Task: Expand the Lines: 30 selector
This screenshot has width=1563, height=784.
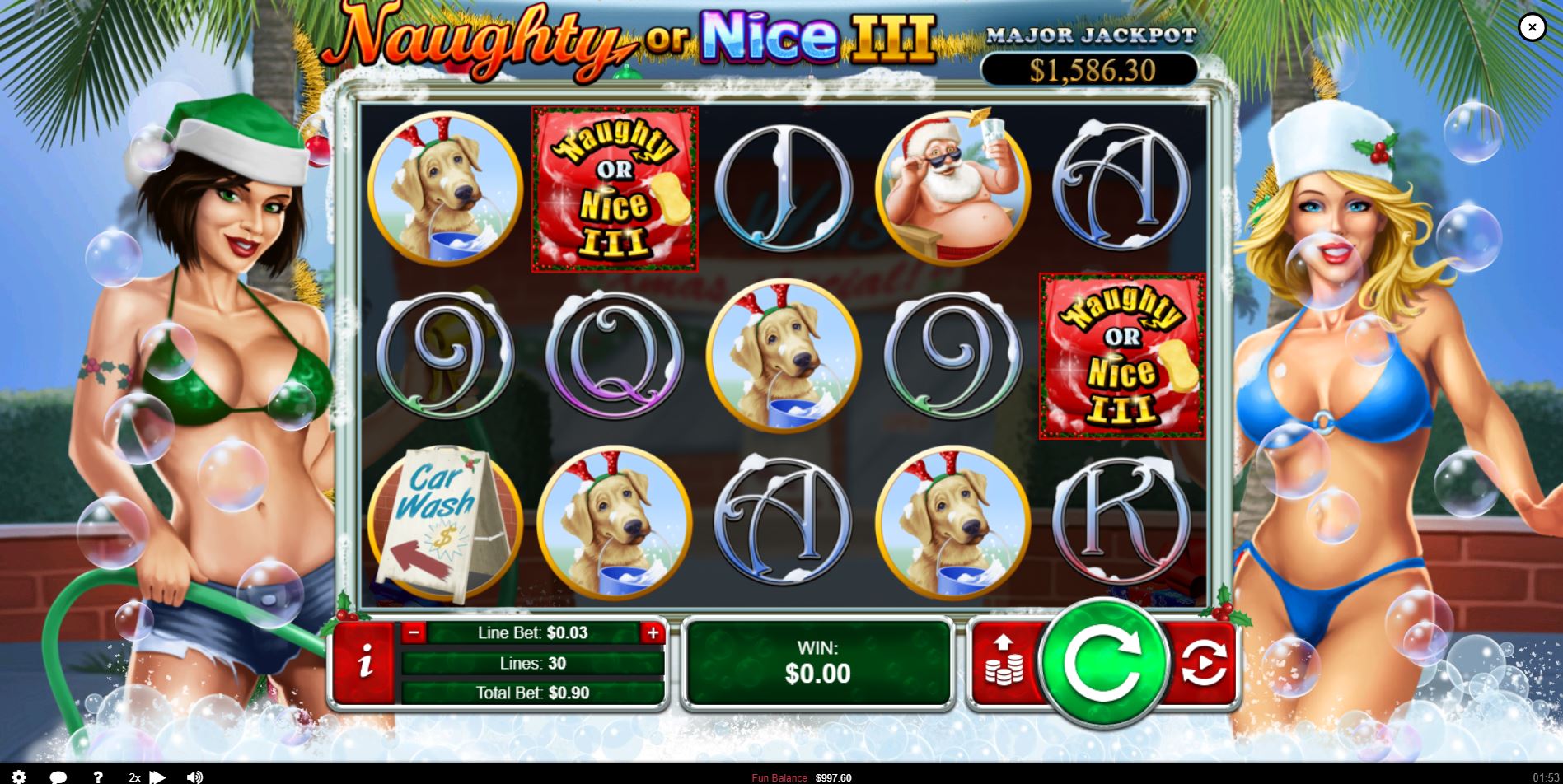Action: click(532, 663)
